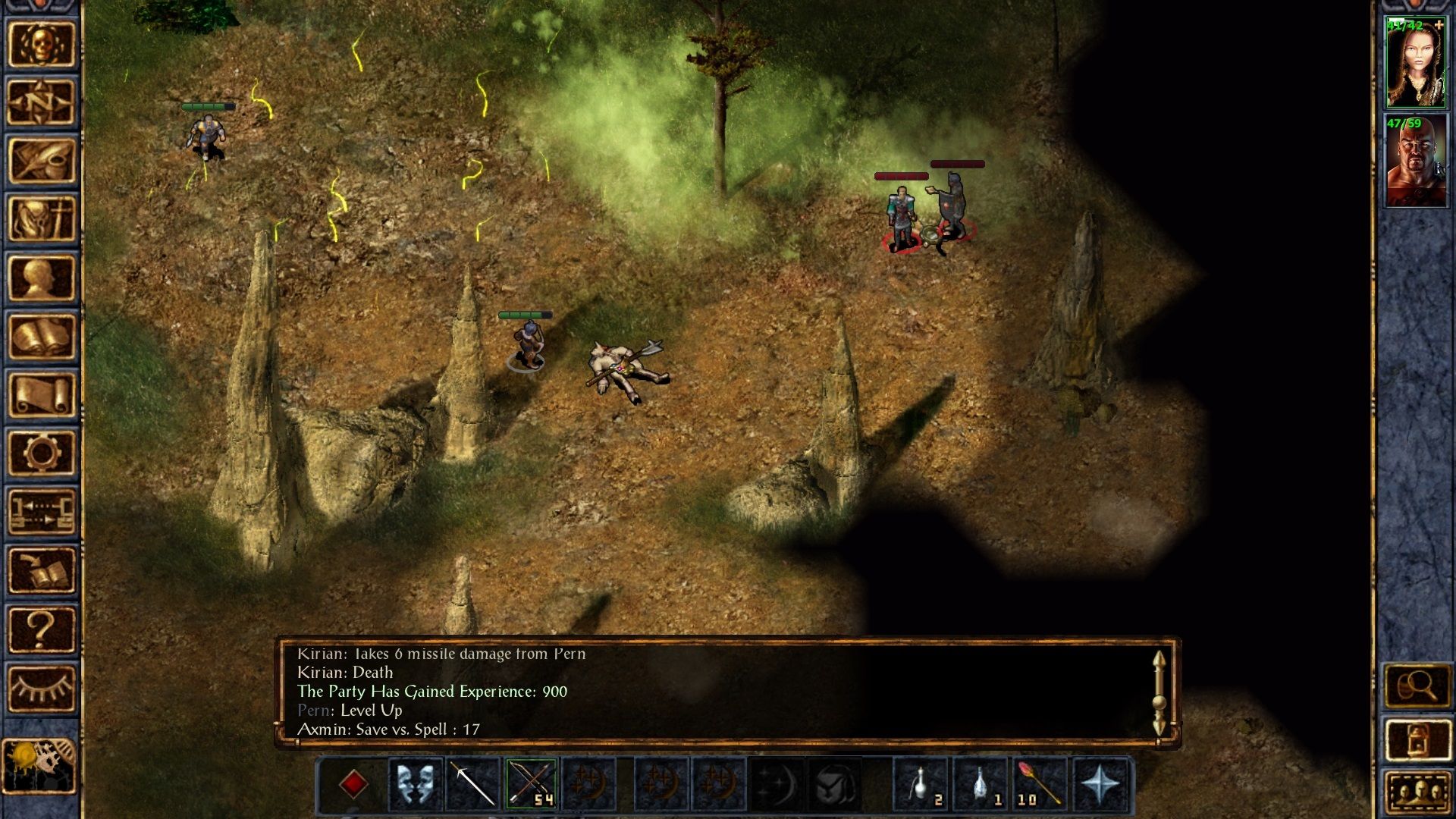
Task: Open the journal quill button
Action: (41, 161)
